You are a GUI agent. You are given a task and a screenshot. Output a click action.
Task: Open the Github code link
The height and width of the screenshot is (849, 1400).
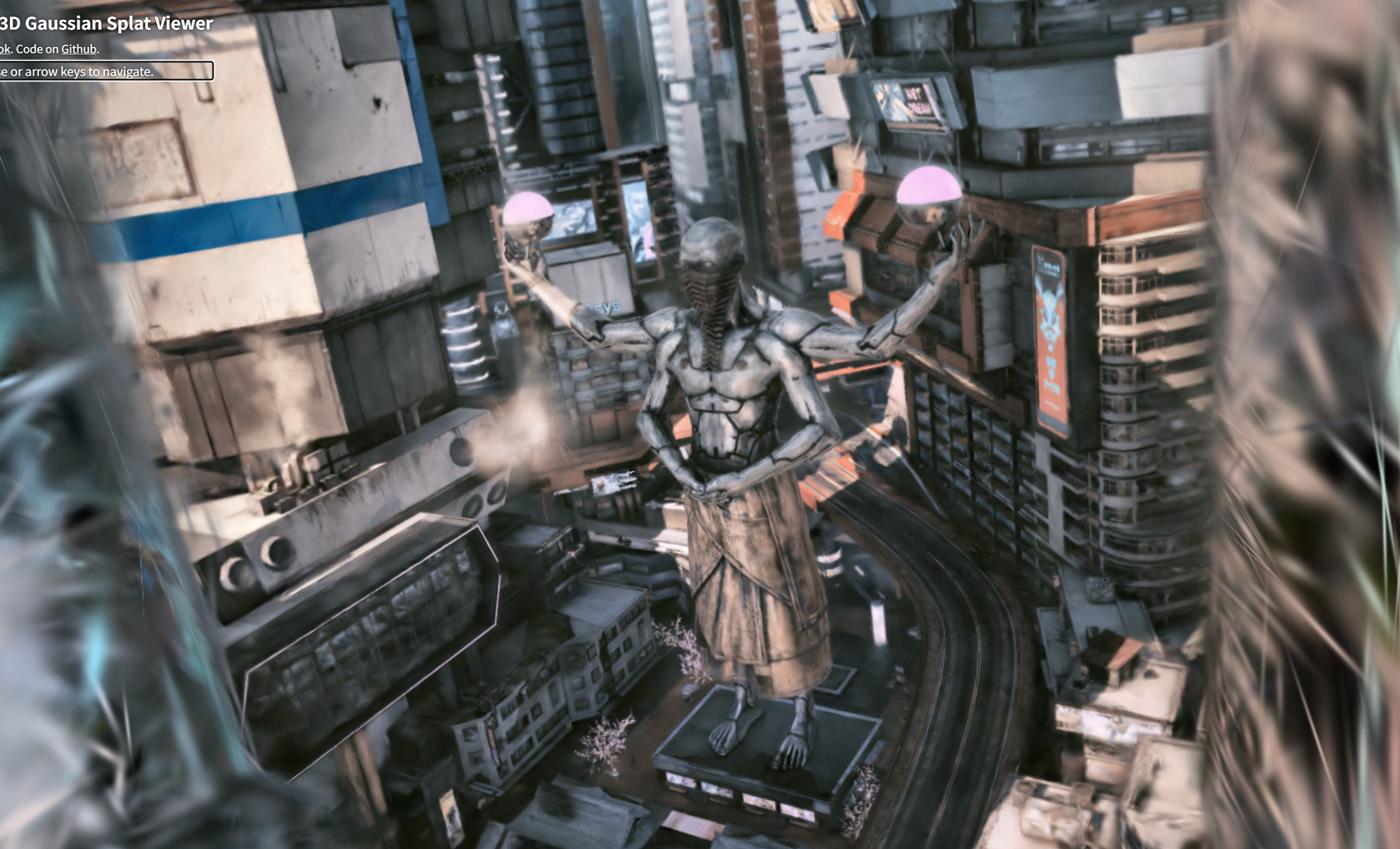(x=78, y=49)
